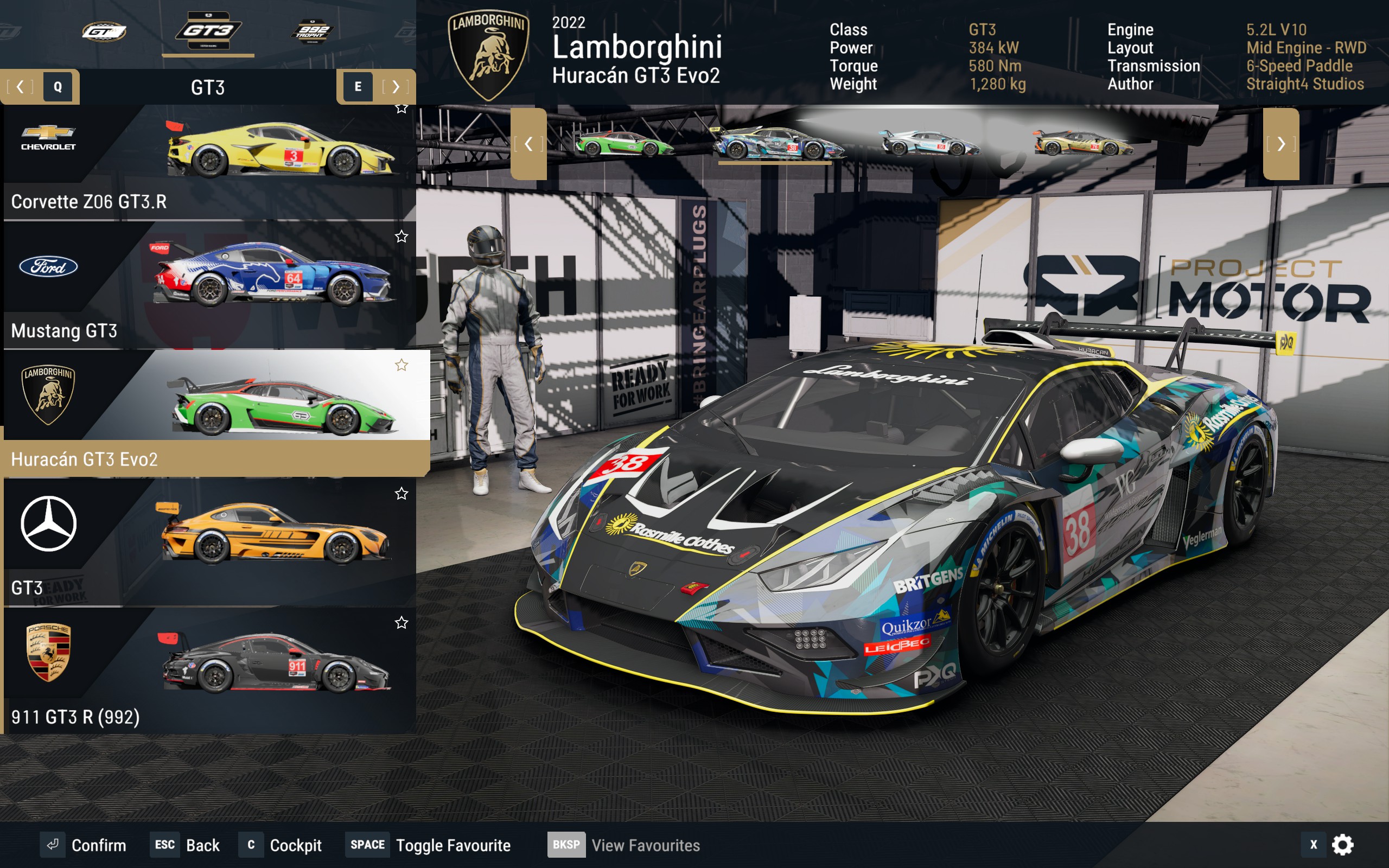Star the 911 GT3 R (992)

click(402, 622)
